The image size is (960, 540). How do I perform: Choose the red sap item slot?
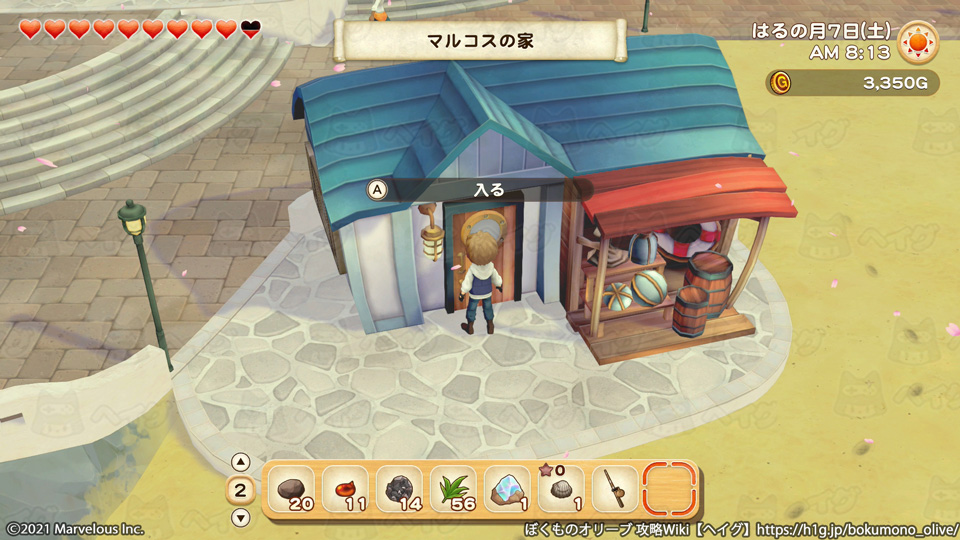(345, 490)
